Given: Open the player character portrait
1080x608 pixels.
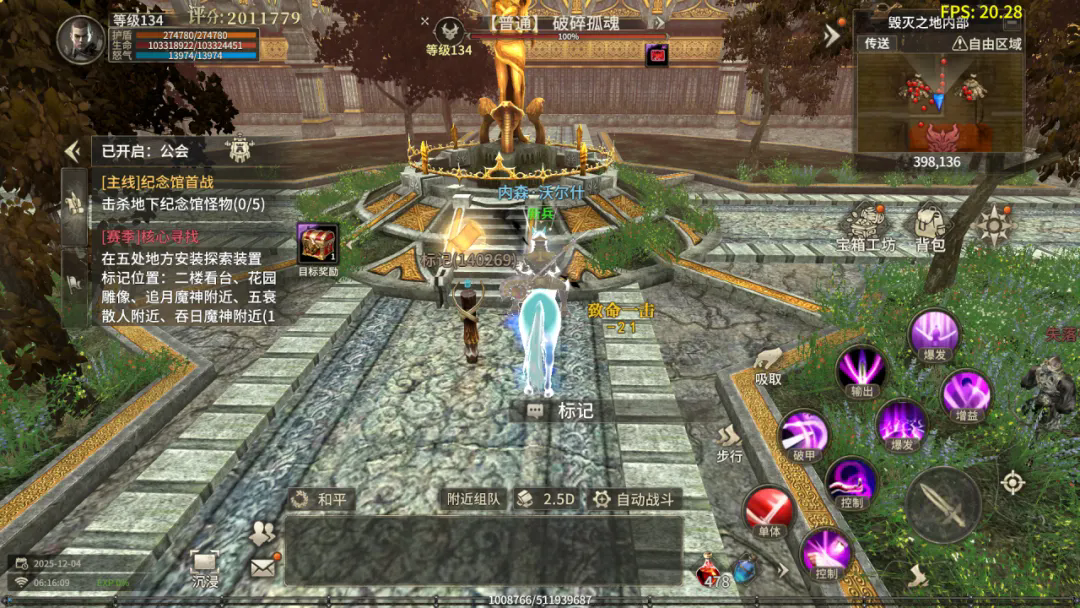Looking at the screenshot, I should (81, 40).
